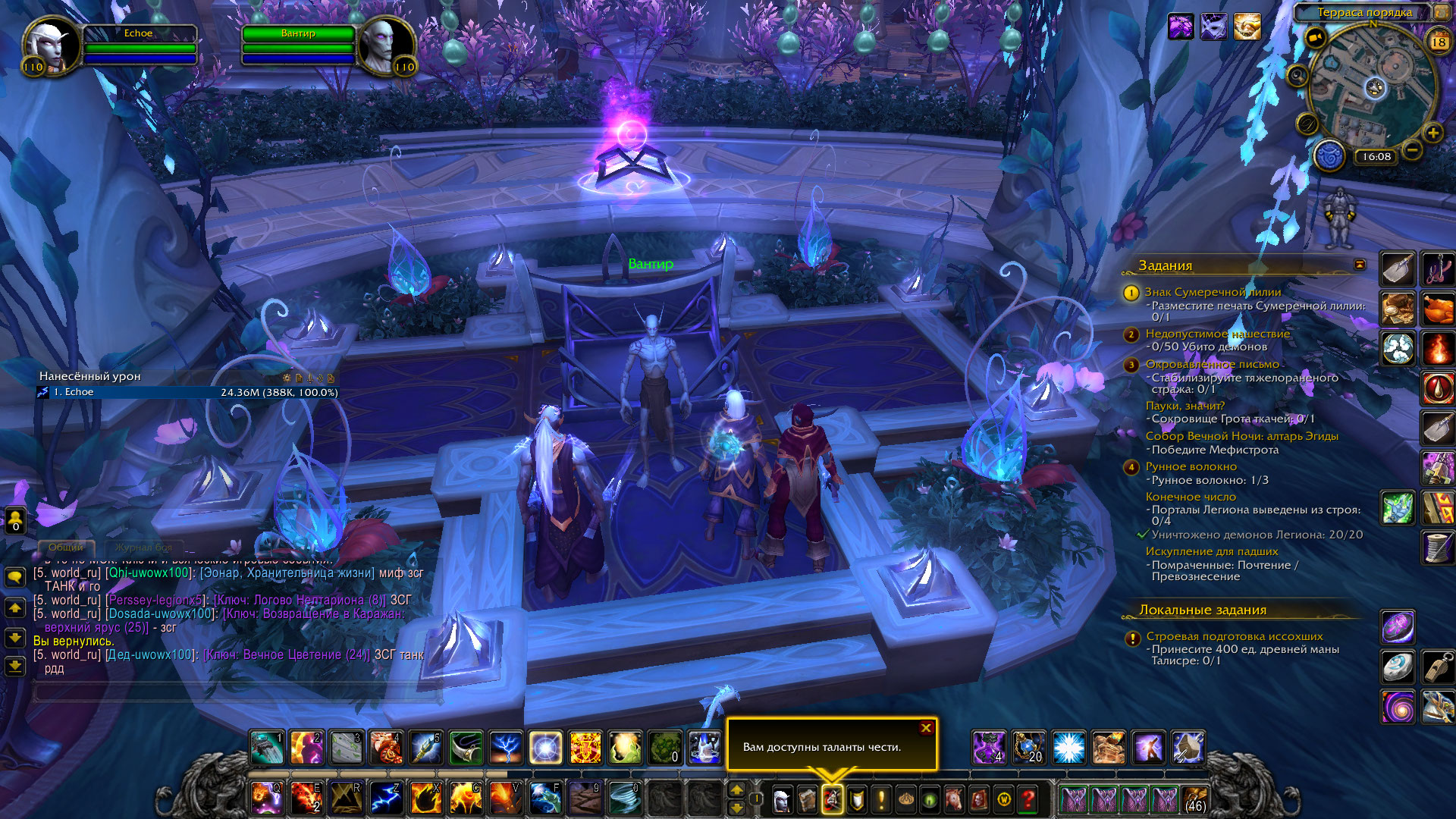Cast the fireball spell on Q slot
The image size is (1456, 819).
tap(266, 798)
